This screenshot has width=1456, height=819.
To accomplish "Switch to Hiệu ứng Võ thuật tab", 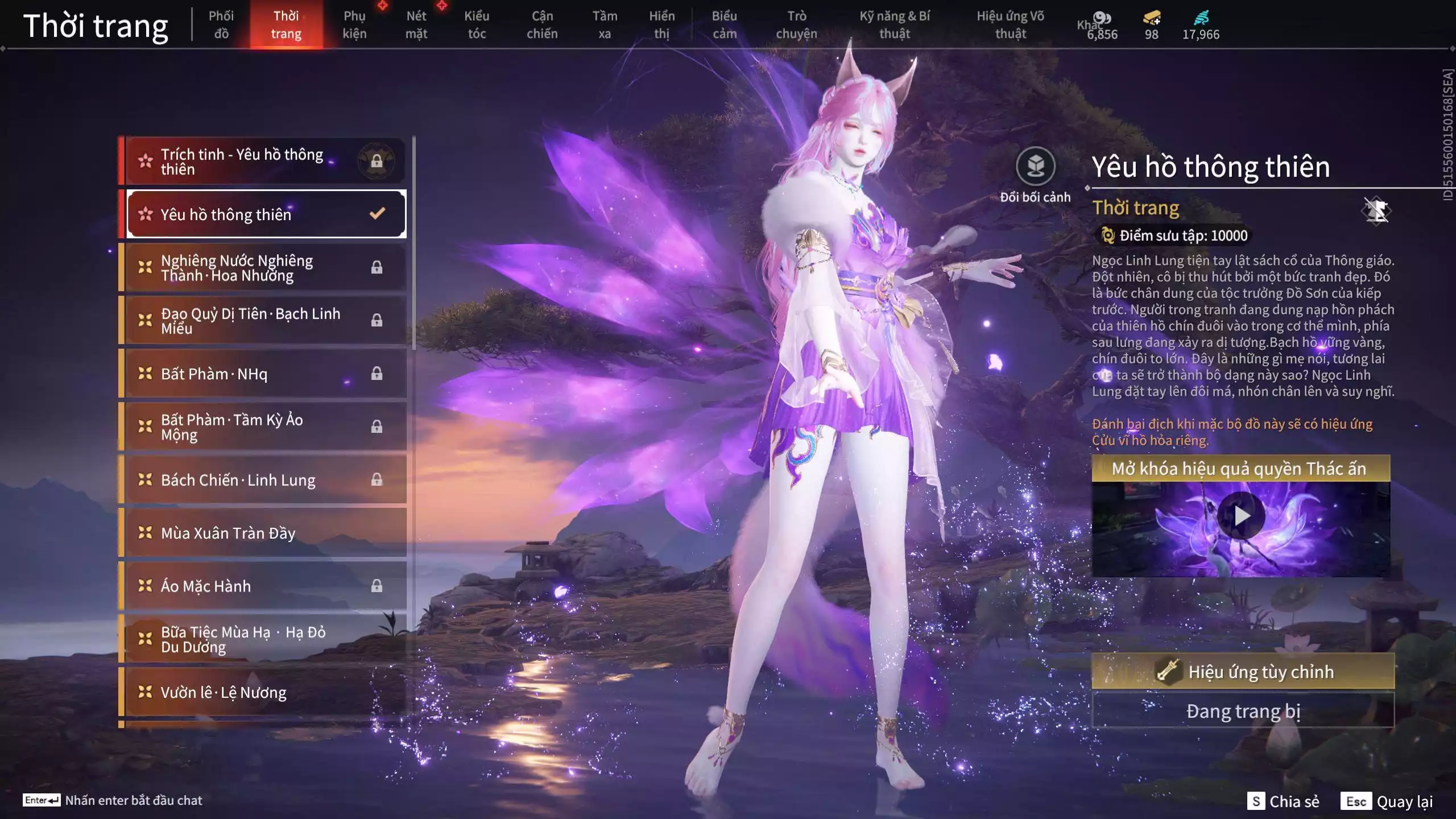I will [1010, 25].
